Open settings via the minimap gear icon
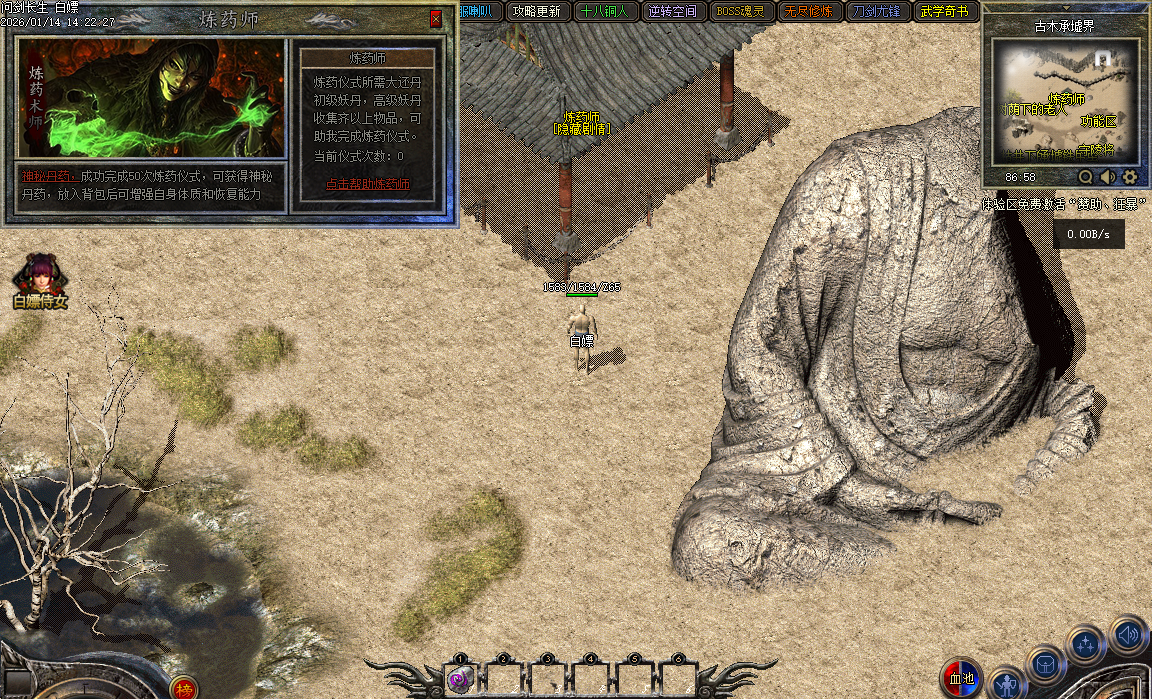Image resolution: width=1152 pixels, height=699 pixels. coord(1130,177)
